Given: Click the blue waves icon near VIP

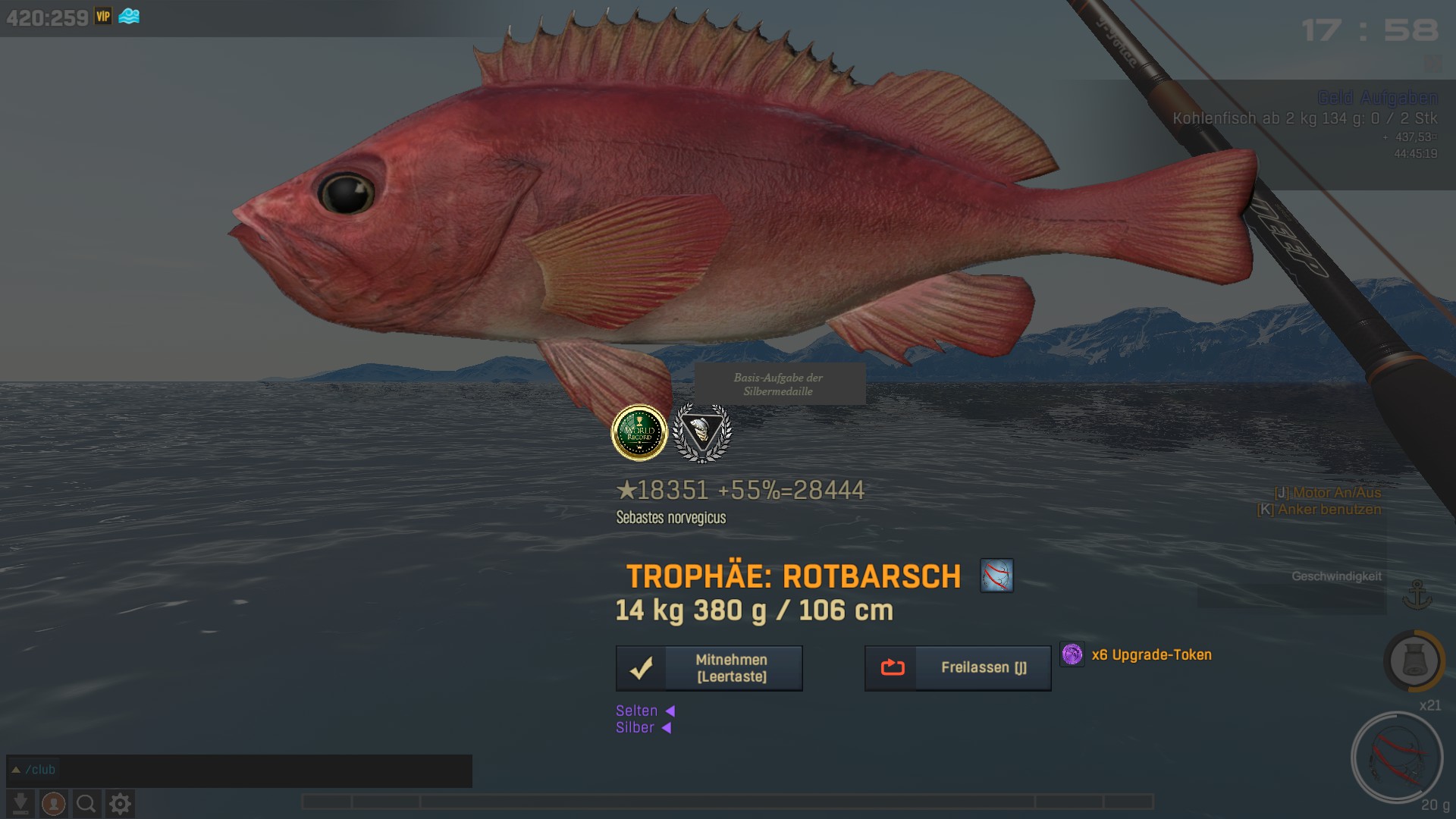Looking at the screenshot, I should (x=129, y=16).
